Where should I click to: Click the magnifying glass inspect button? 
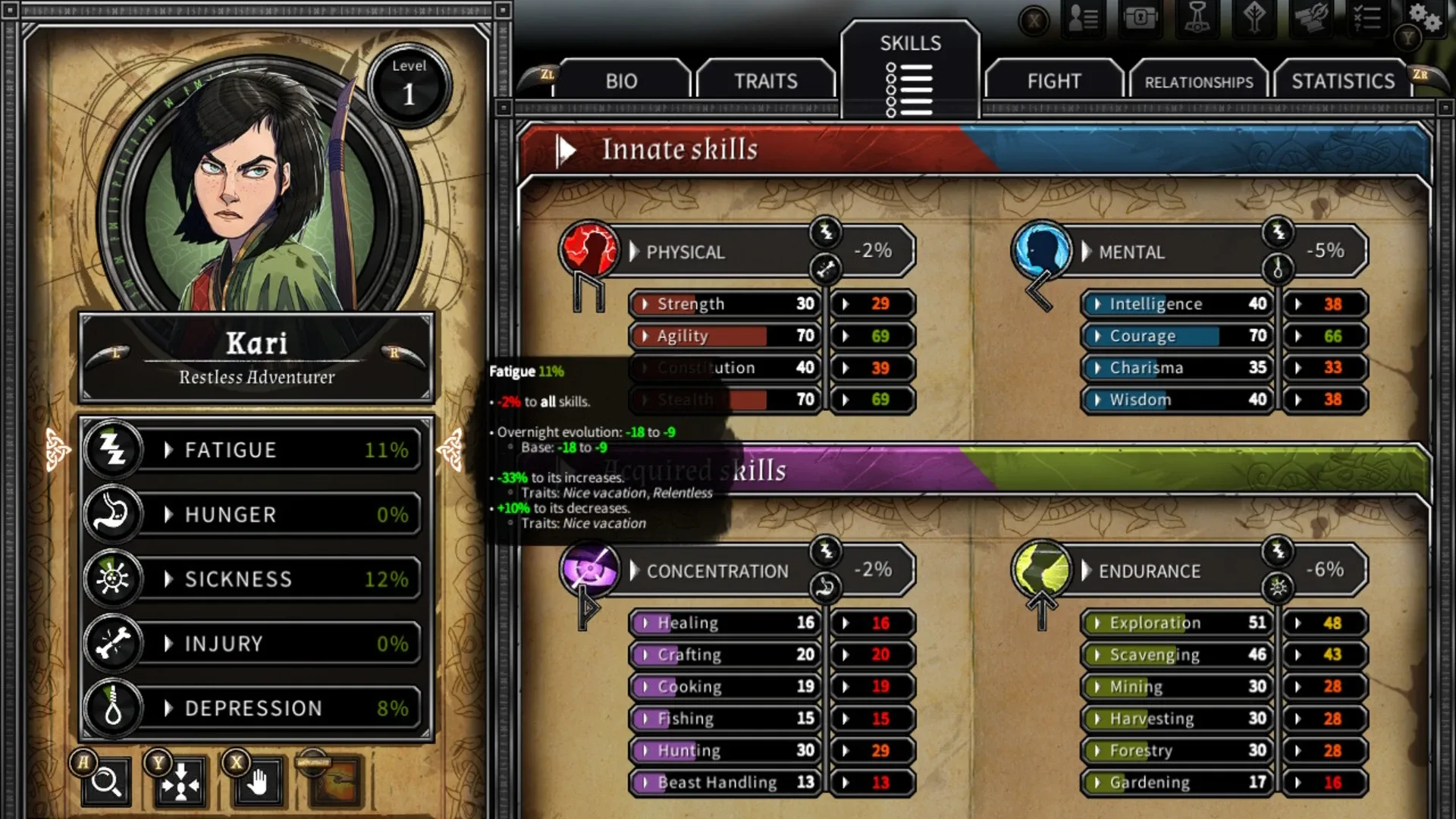pyautogui.click(x=106, y=782)
